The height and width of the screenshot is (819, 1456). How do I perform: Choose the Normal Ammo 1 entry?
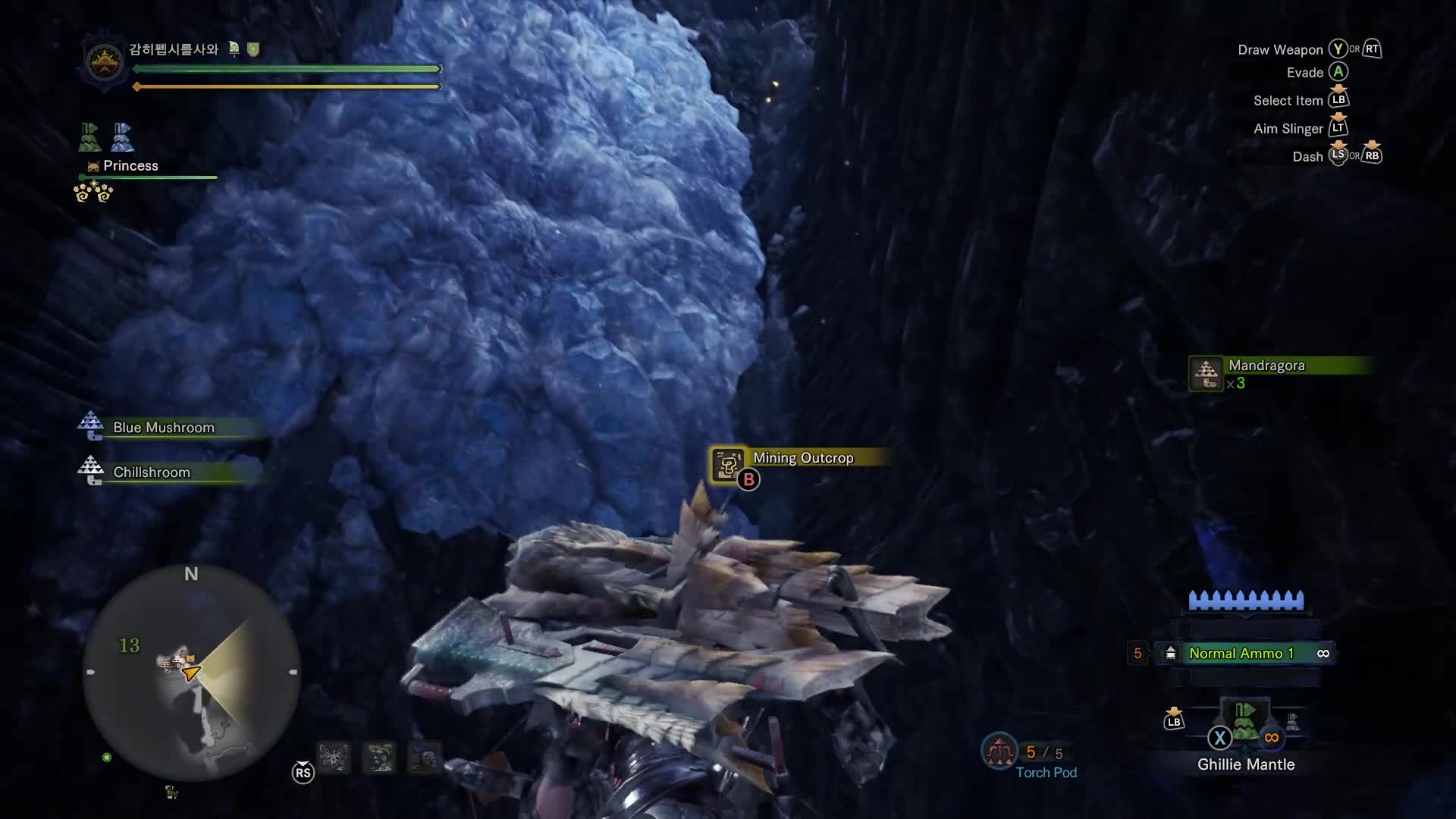(1241, 653)
